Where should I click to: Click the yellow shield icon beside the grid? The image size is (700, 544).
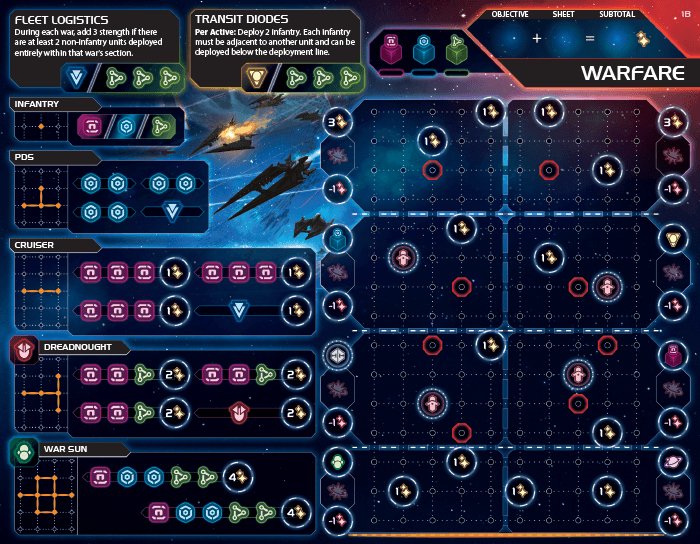(674, 240)
